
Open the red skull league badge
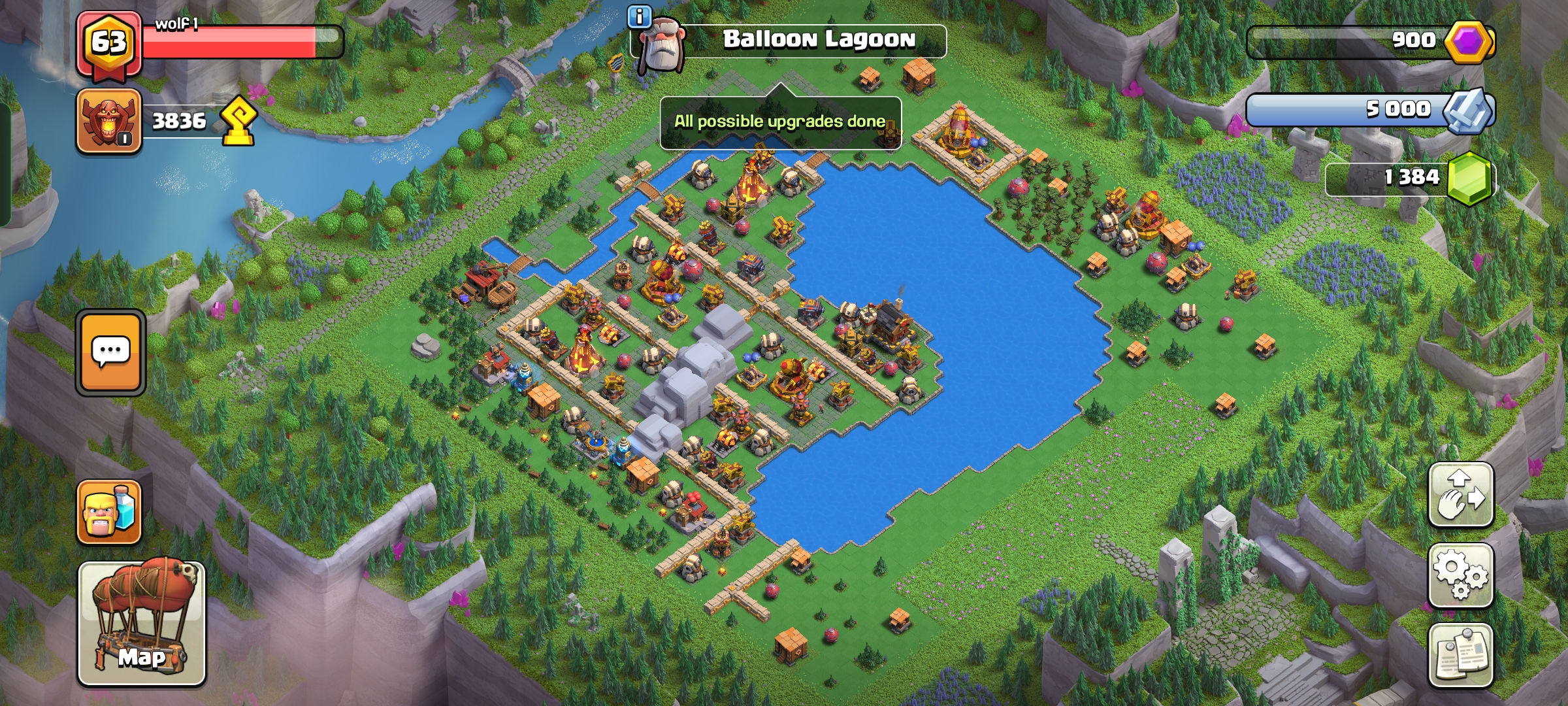point(109,122)
